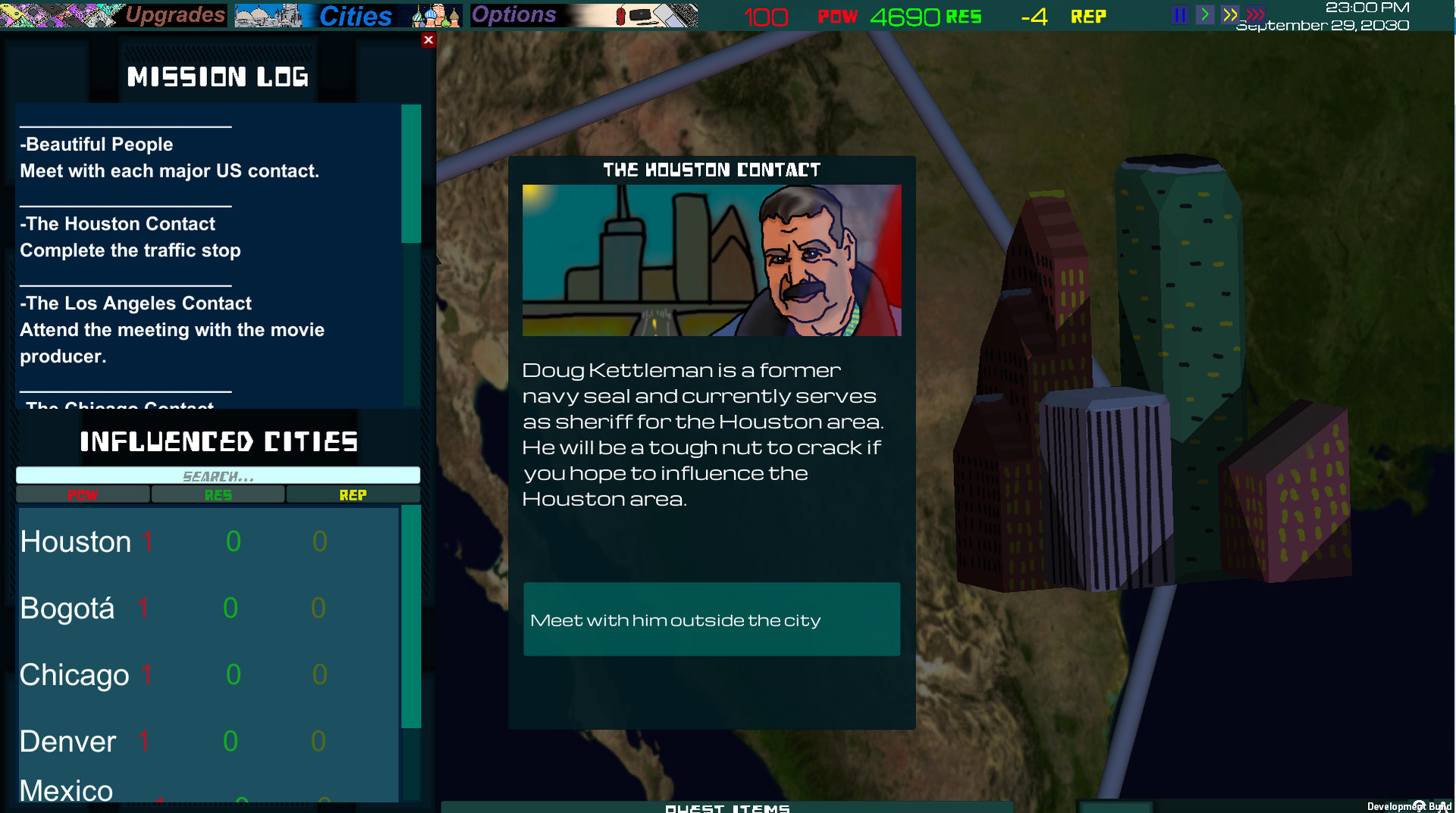The image size is (1456, 813).
Task: Sort cities by the POW column header
Action: point(82,494)
